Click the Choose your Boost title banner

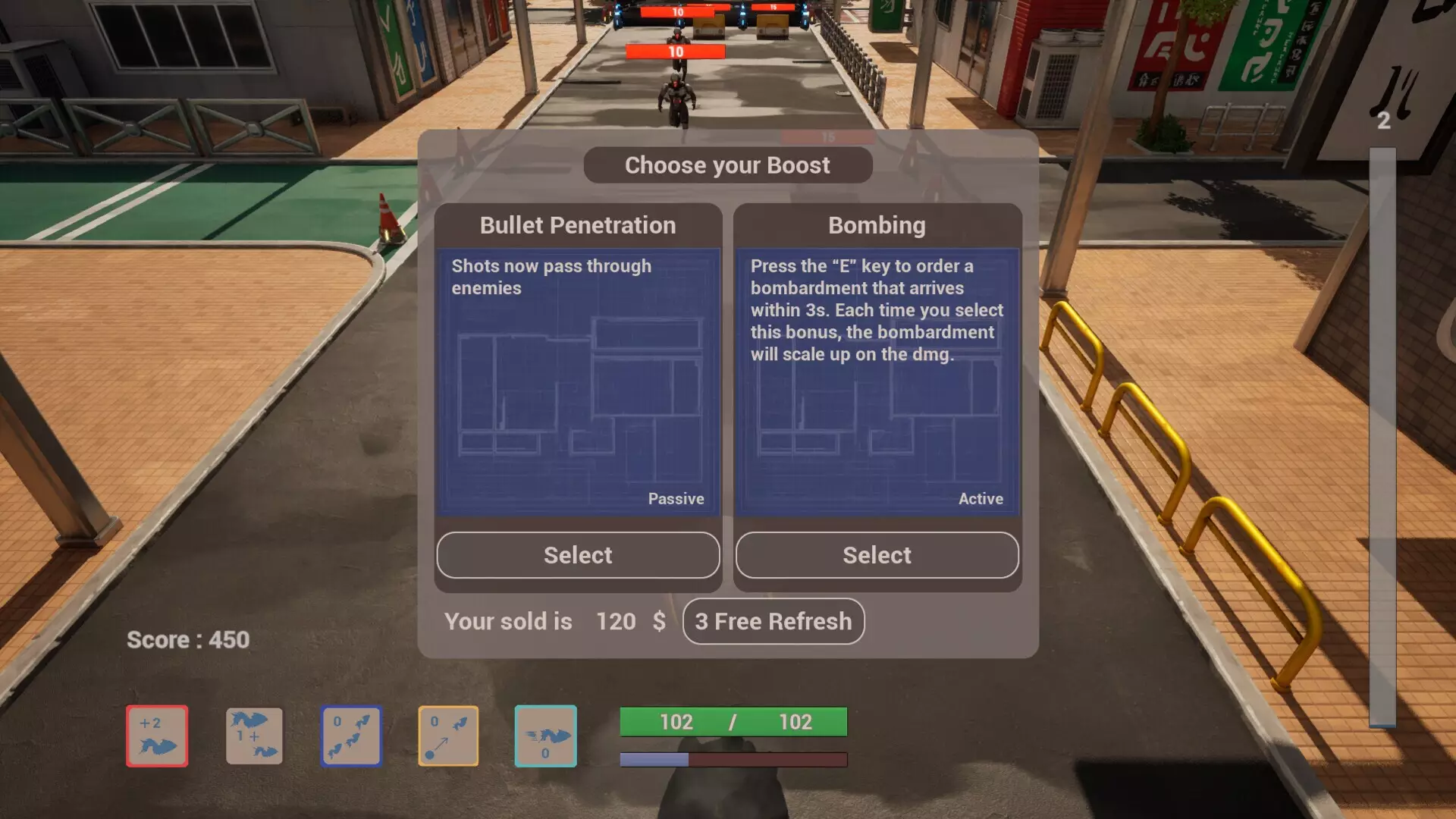(727, 165)
